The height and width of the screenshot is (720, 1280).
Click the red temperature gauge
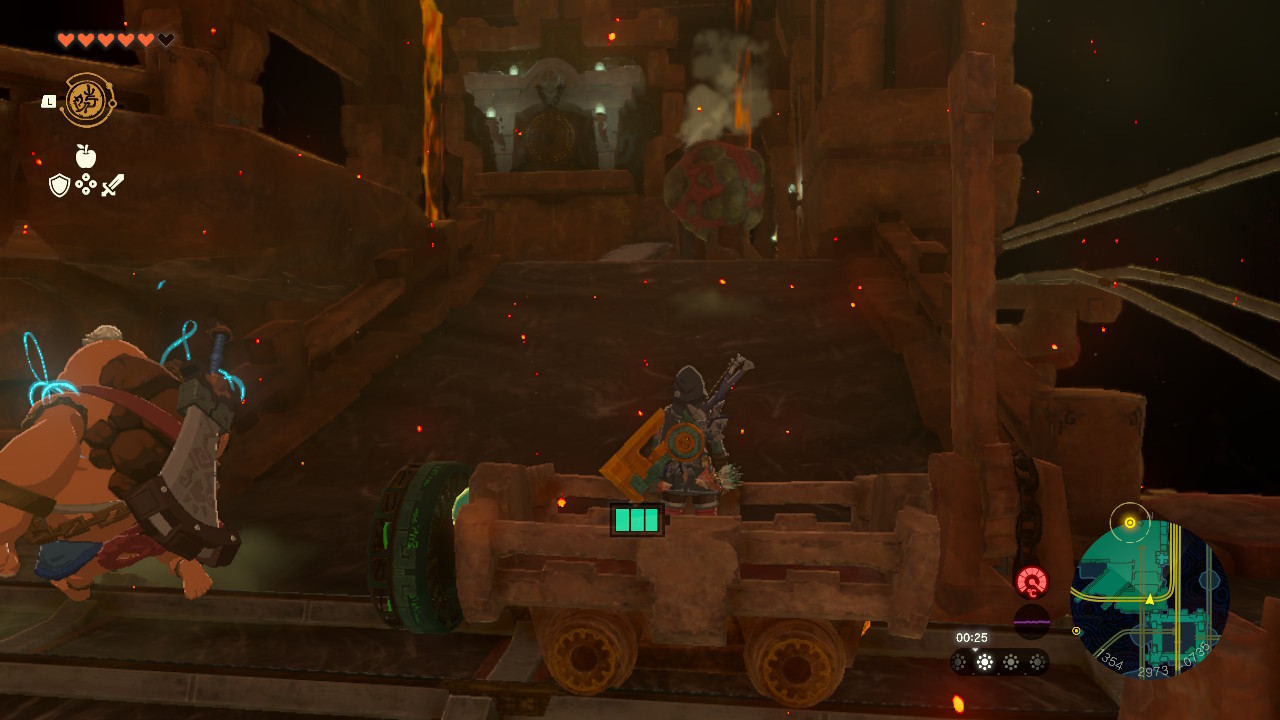coord(1032,581)
